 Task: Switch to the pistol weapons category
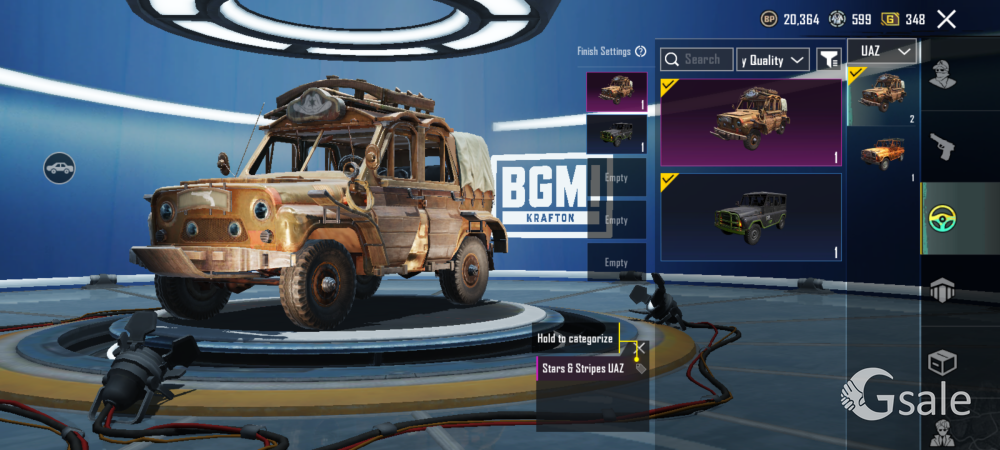point(942,147)
